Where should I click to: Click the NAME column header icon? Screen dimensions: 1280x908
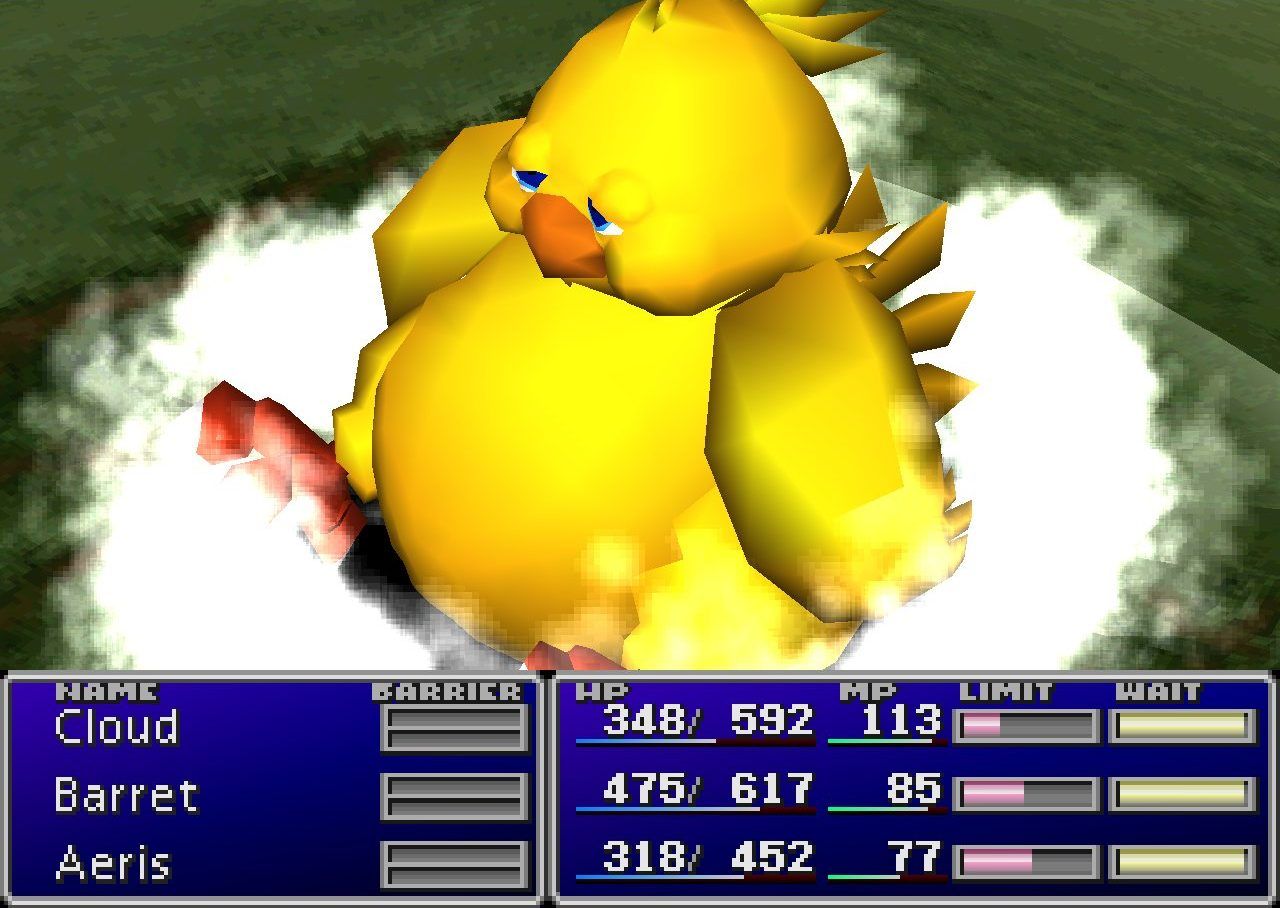coord(105,690)
